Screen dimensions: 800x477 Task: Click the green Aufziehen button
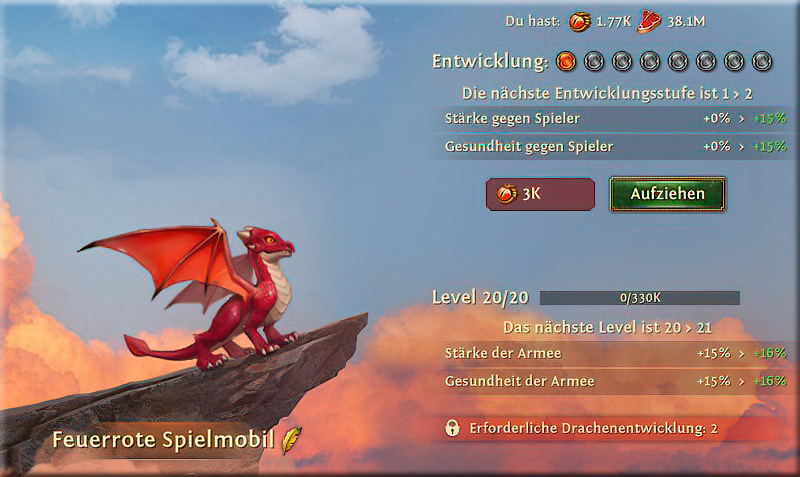[667, 194]
